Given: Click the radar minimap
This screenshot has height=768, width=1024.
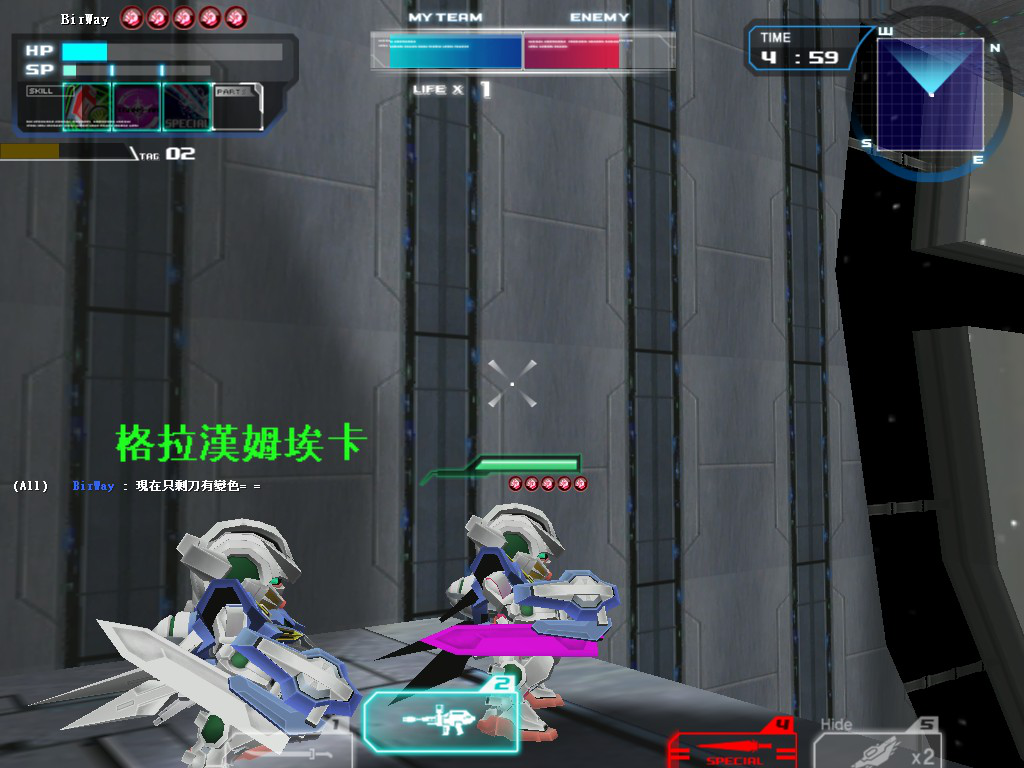Looking at the screenshot, I should coord(930,94).
